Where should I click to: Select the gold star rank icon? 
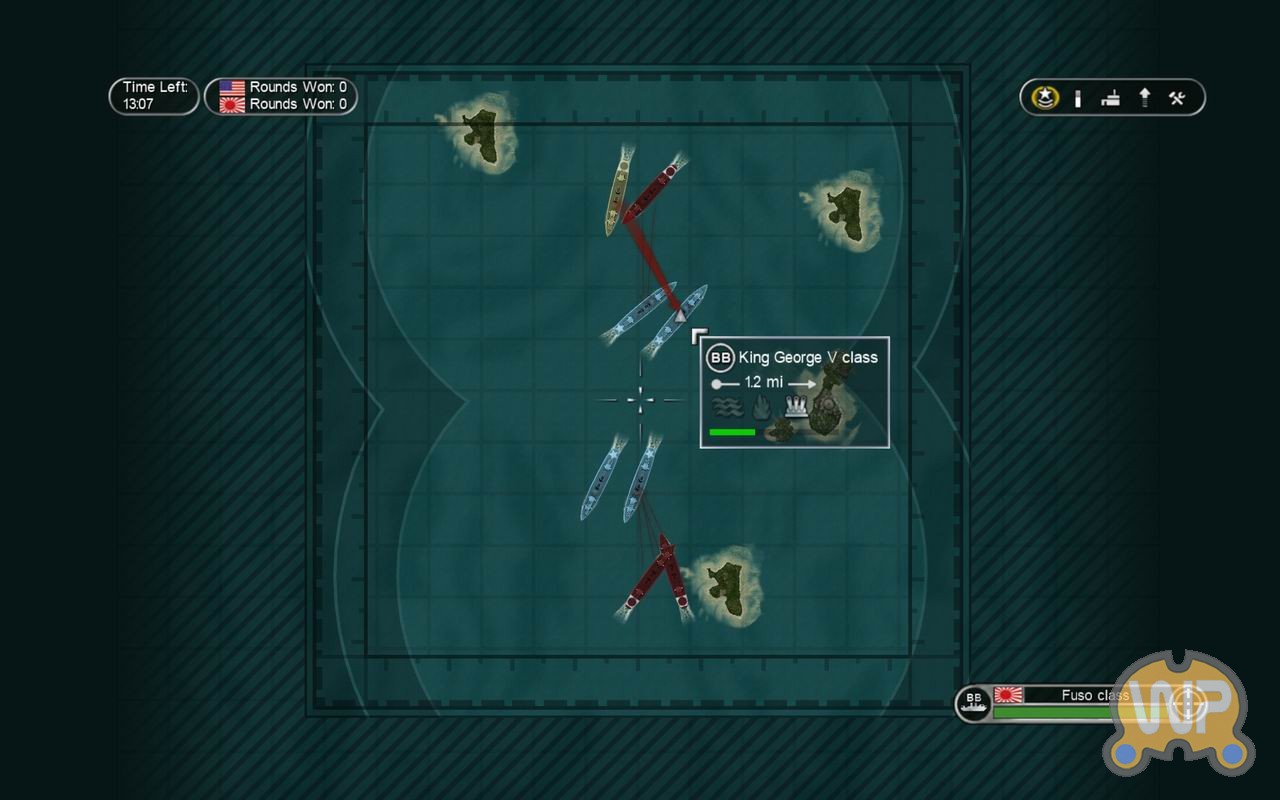click(1046, 98)
